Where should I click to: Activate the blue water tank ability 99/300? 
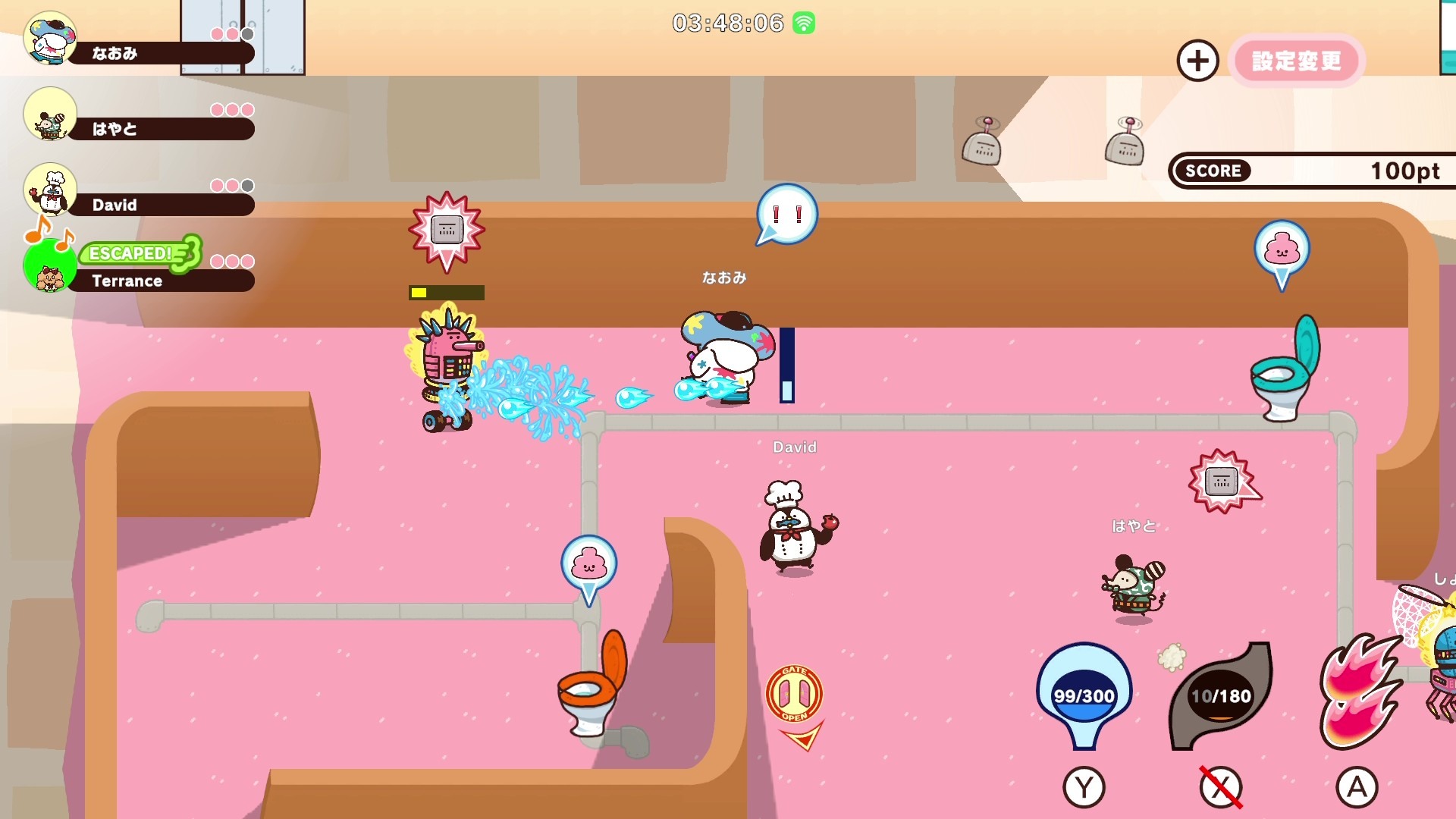(x=1084, y=694)
